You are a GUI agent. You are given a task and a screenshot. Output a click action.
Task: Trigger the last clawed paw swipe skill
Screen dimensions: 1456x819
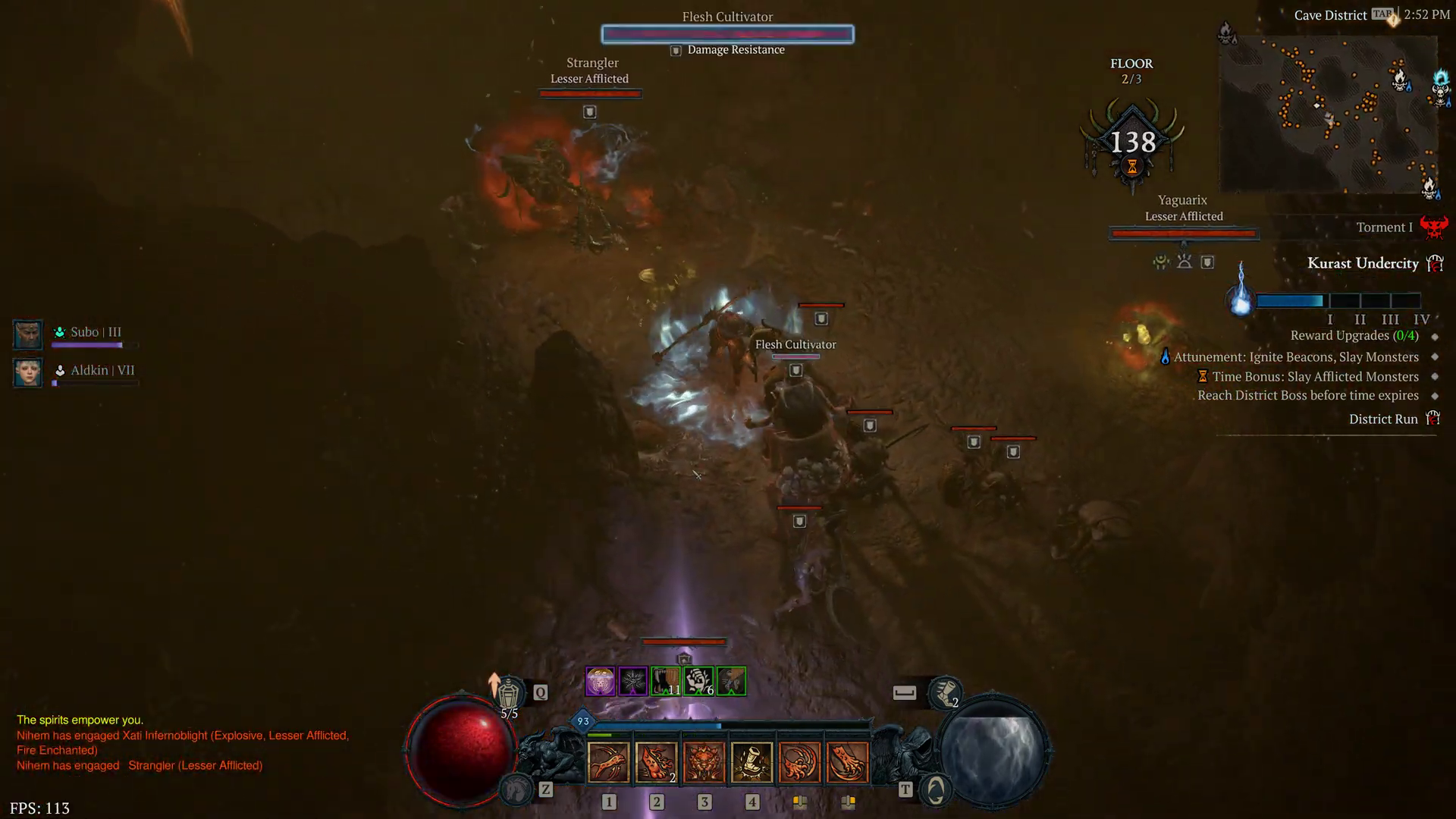(847, 761)
